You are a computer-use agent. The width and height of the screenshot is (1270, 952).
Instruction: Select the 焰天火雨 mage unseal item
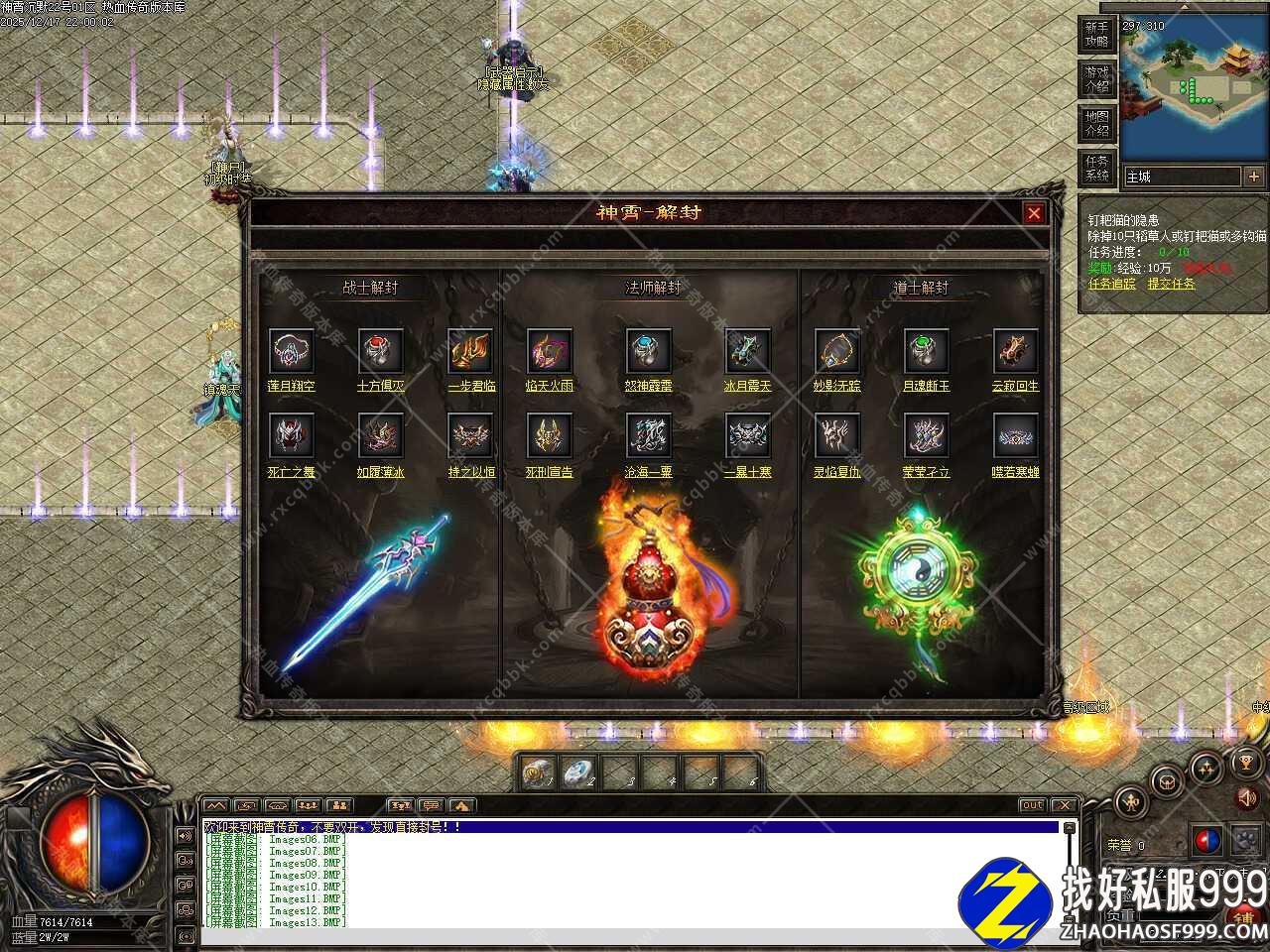pos(550,351)
